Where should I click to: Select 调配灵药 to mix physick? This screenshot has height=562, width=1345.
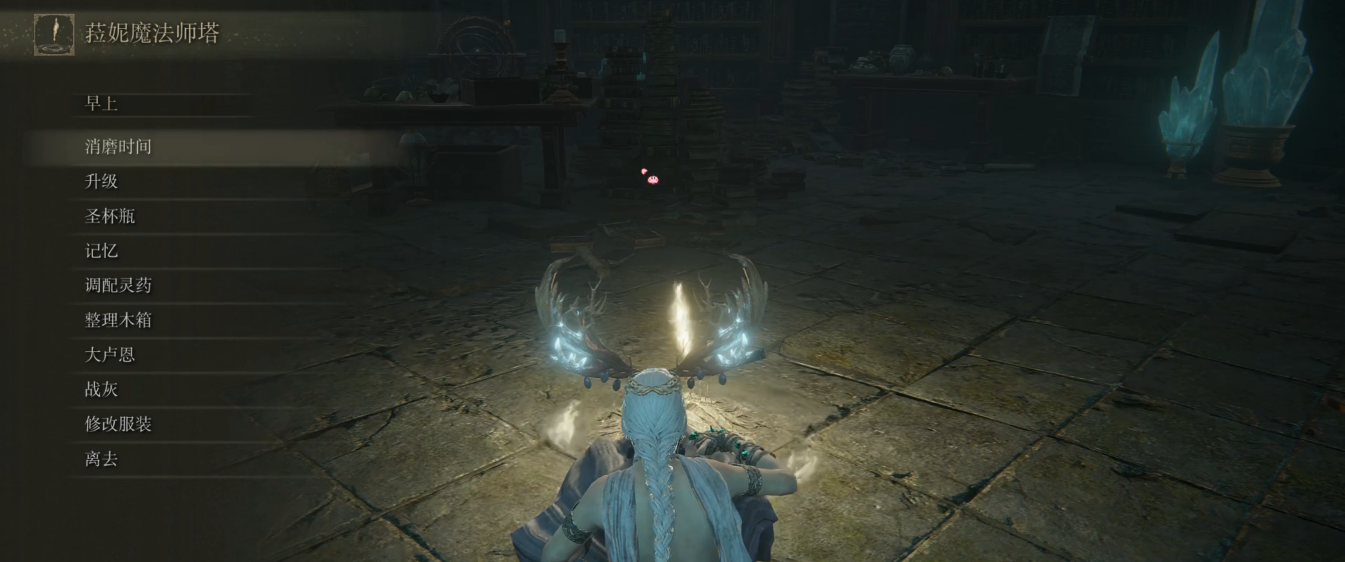(118, 285)
